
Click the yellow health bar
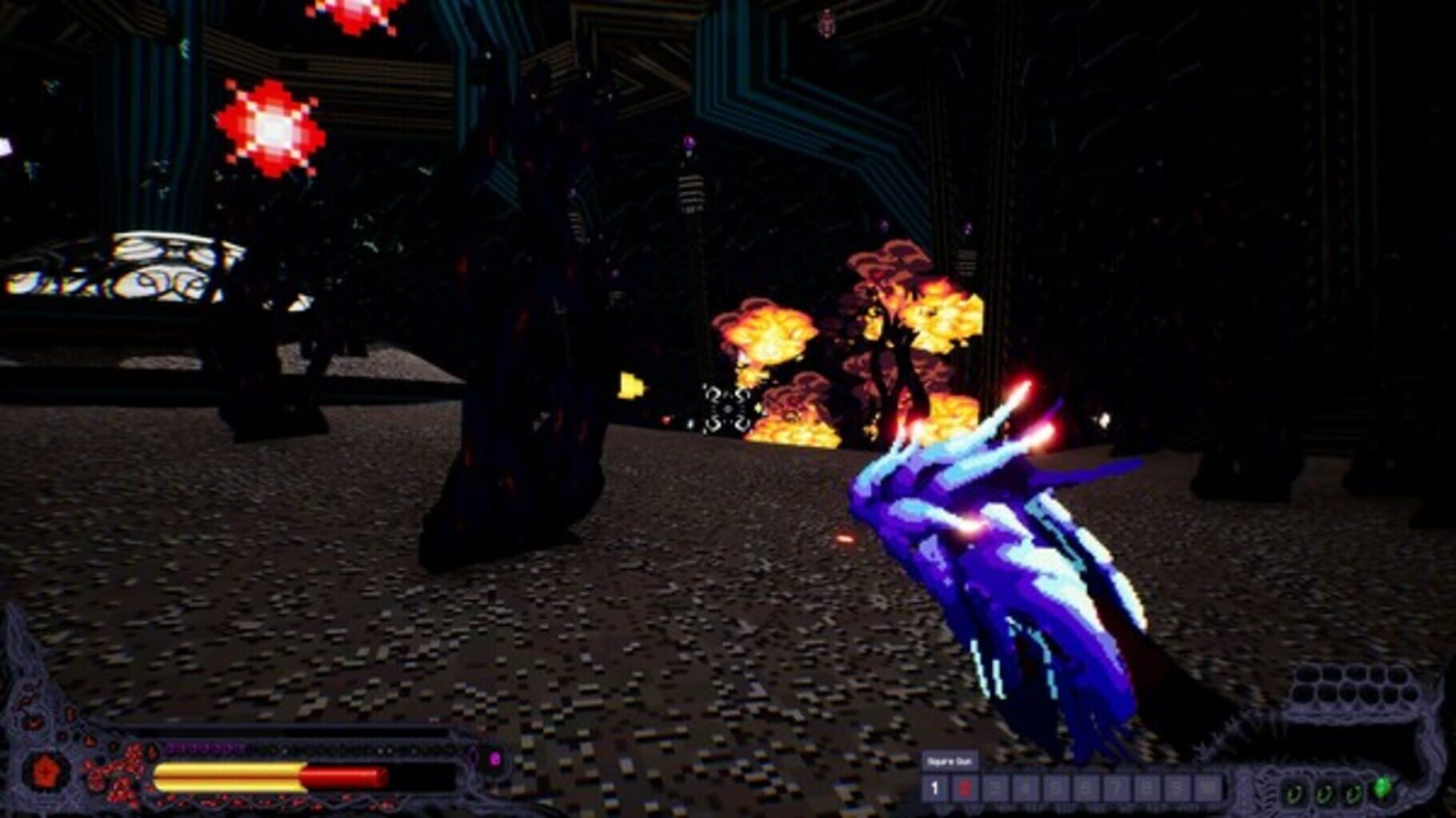[x=230, y=777]
